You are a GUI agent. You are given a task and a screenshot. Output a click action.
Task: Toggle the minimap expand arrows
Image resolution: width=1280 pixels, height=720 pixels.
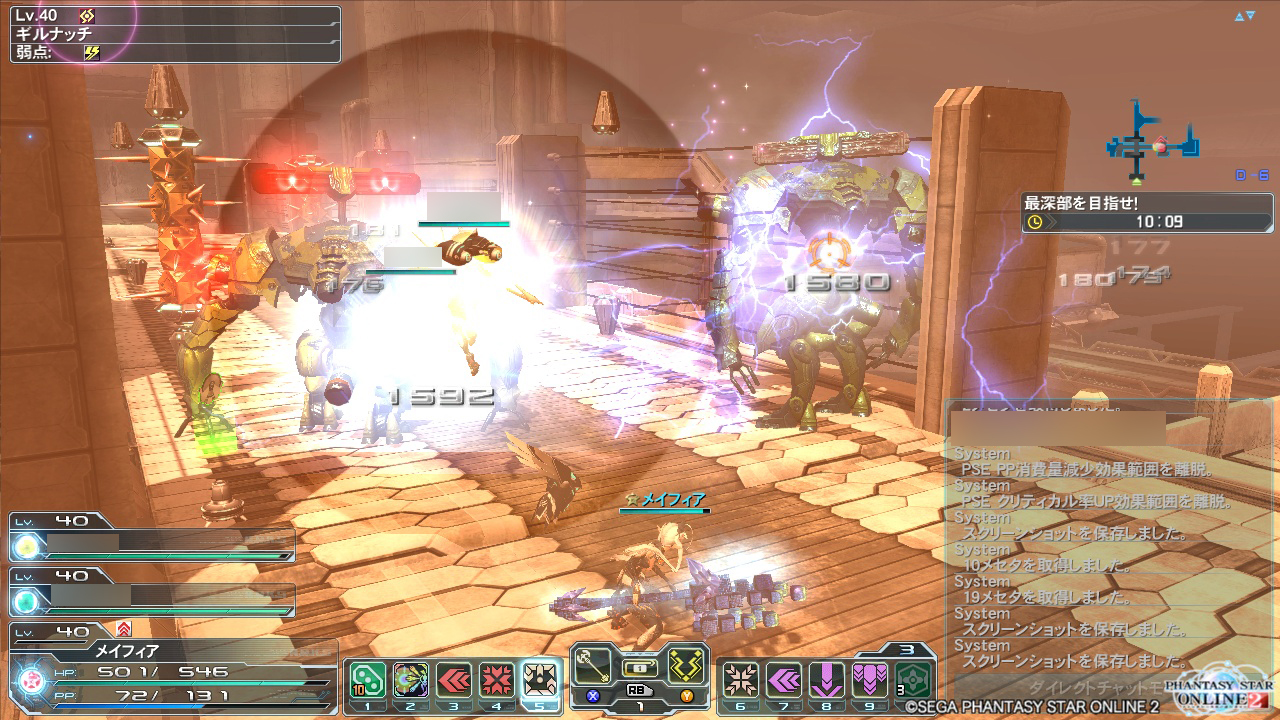click(1244, 16)
